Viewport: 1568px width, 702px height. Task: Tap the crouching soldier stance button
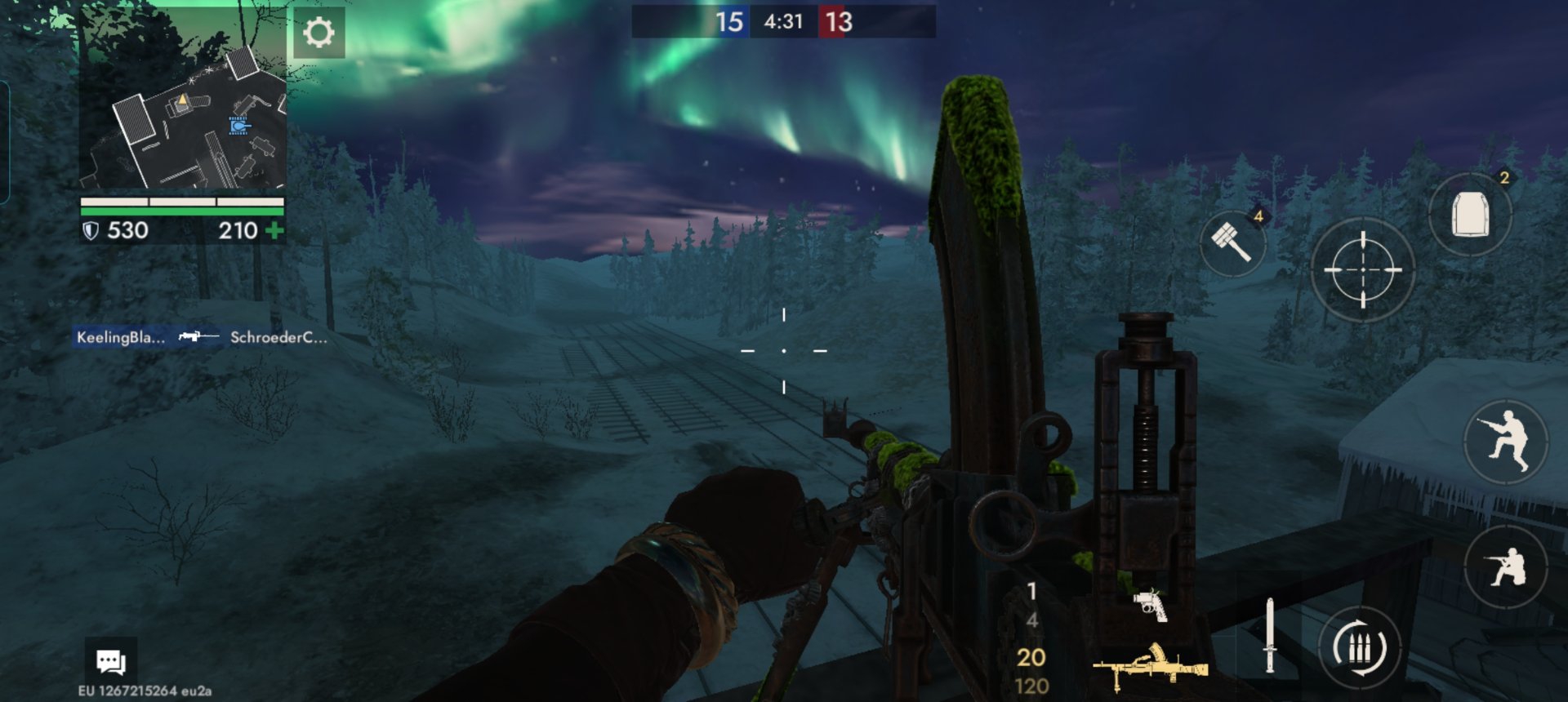click(x=1505, y=566)
